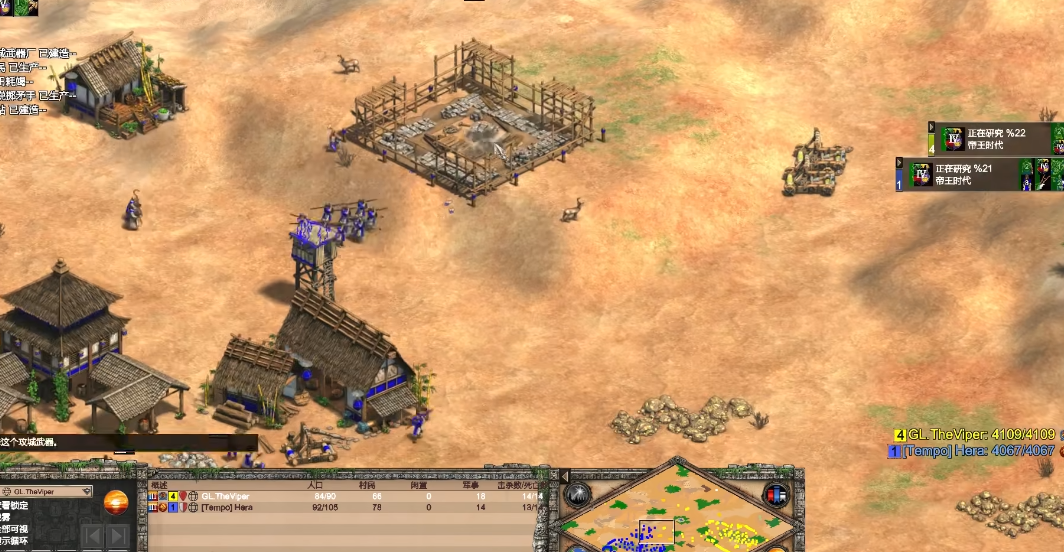
Task: Expand blue player 1's research panel arrow
Action: (900, 163)
